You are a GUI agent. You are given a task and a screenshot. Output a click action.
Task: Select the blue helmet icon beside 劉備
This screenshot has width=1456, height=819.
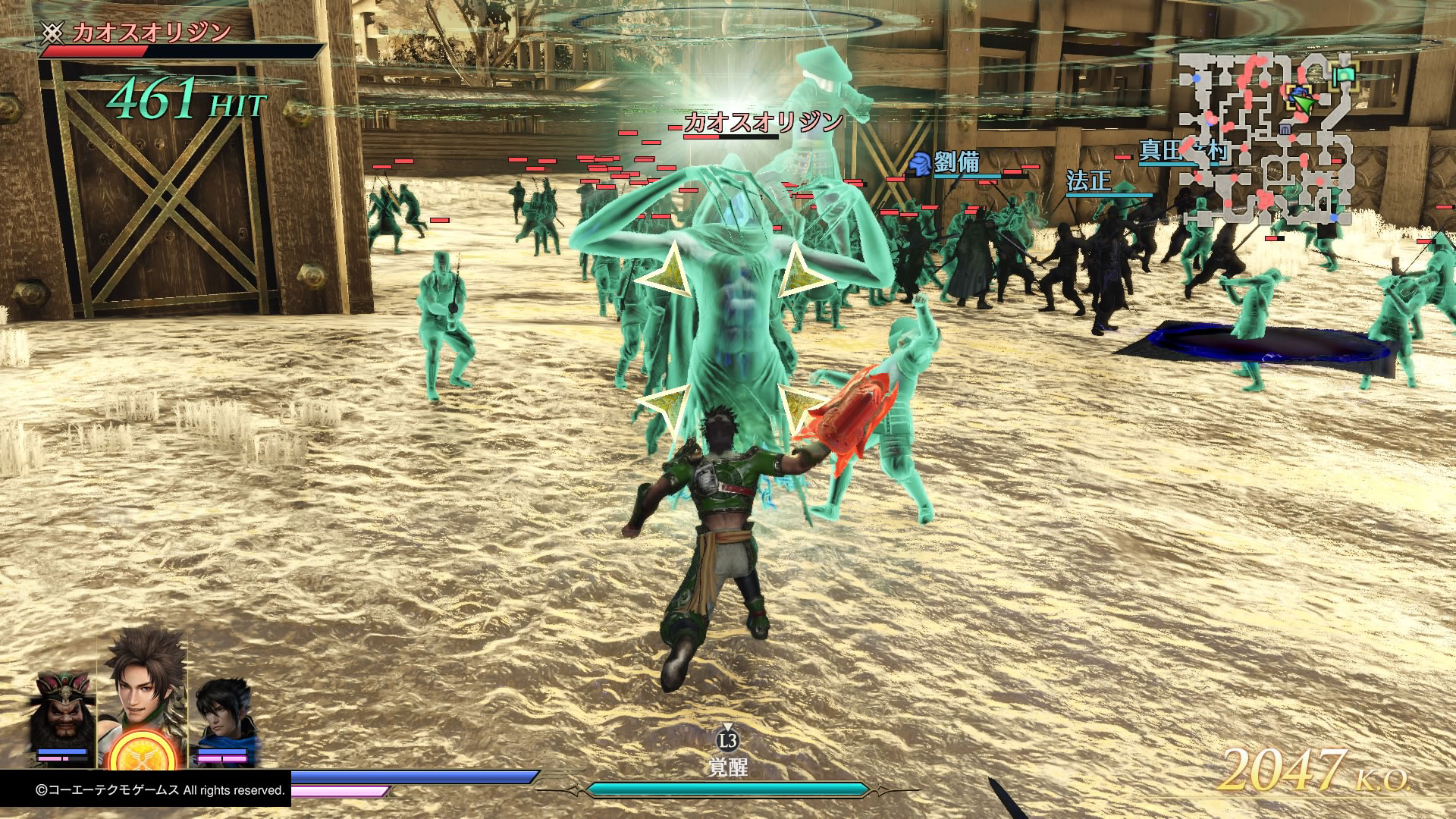921,164
